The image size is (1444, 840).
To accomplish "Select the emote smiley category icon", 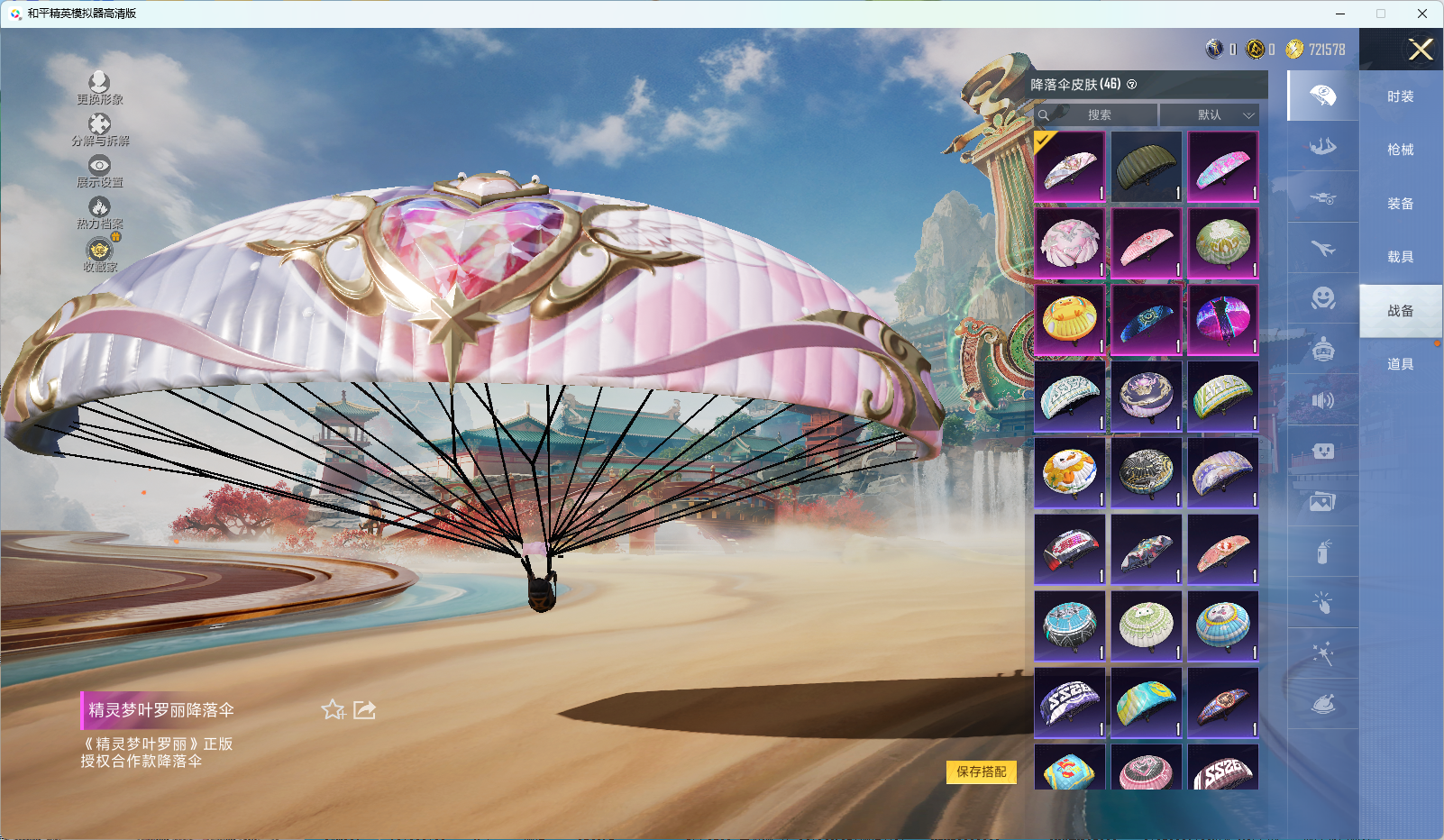I will tap(1322, 298).
